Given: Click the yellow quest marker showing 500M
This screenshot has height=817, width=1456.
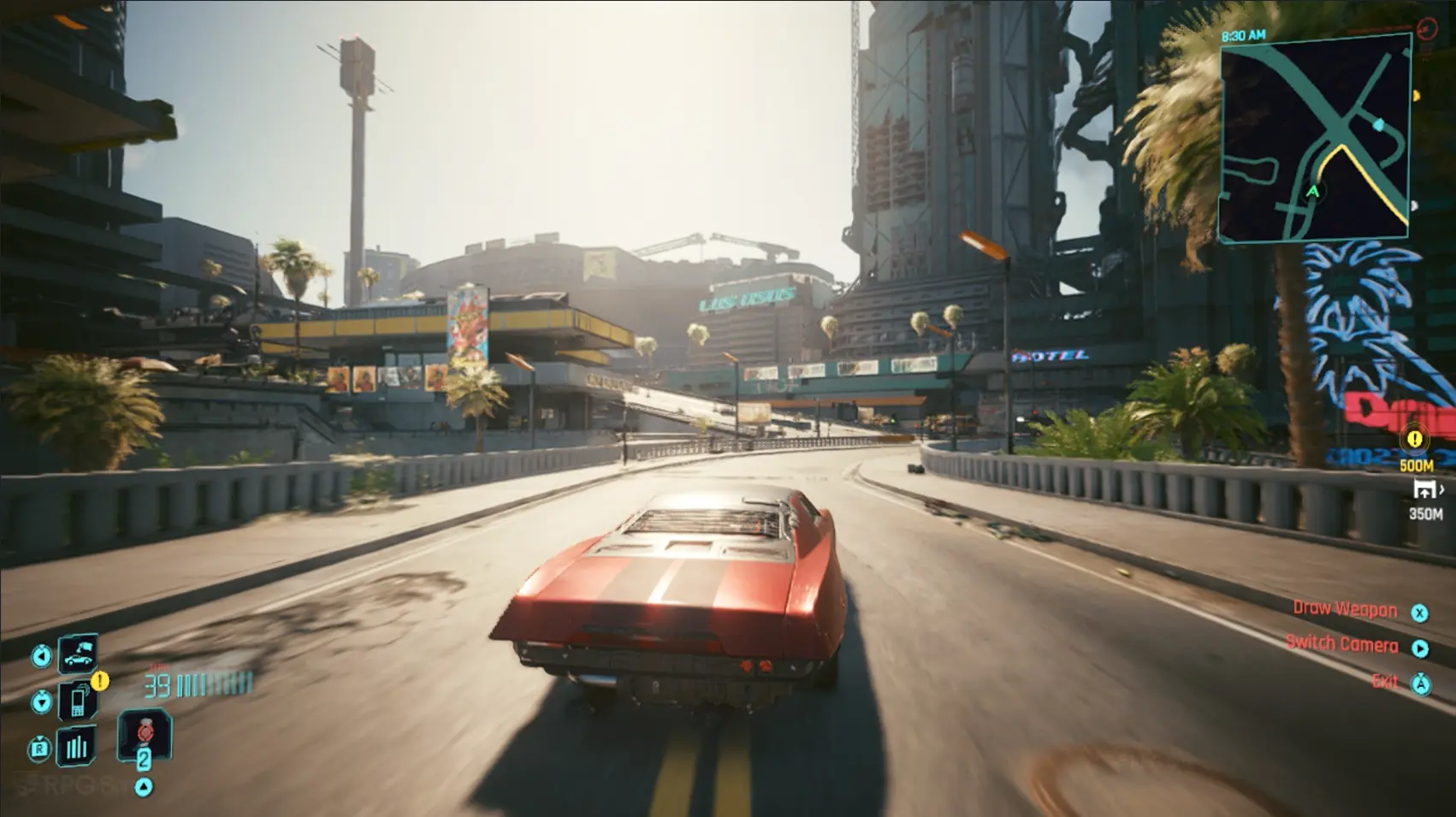Looking at the screenshot, I should click(1415, 440).
